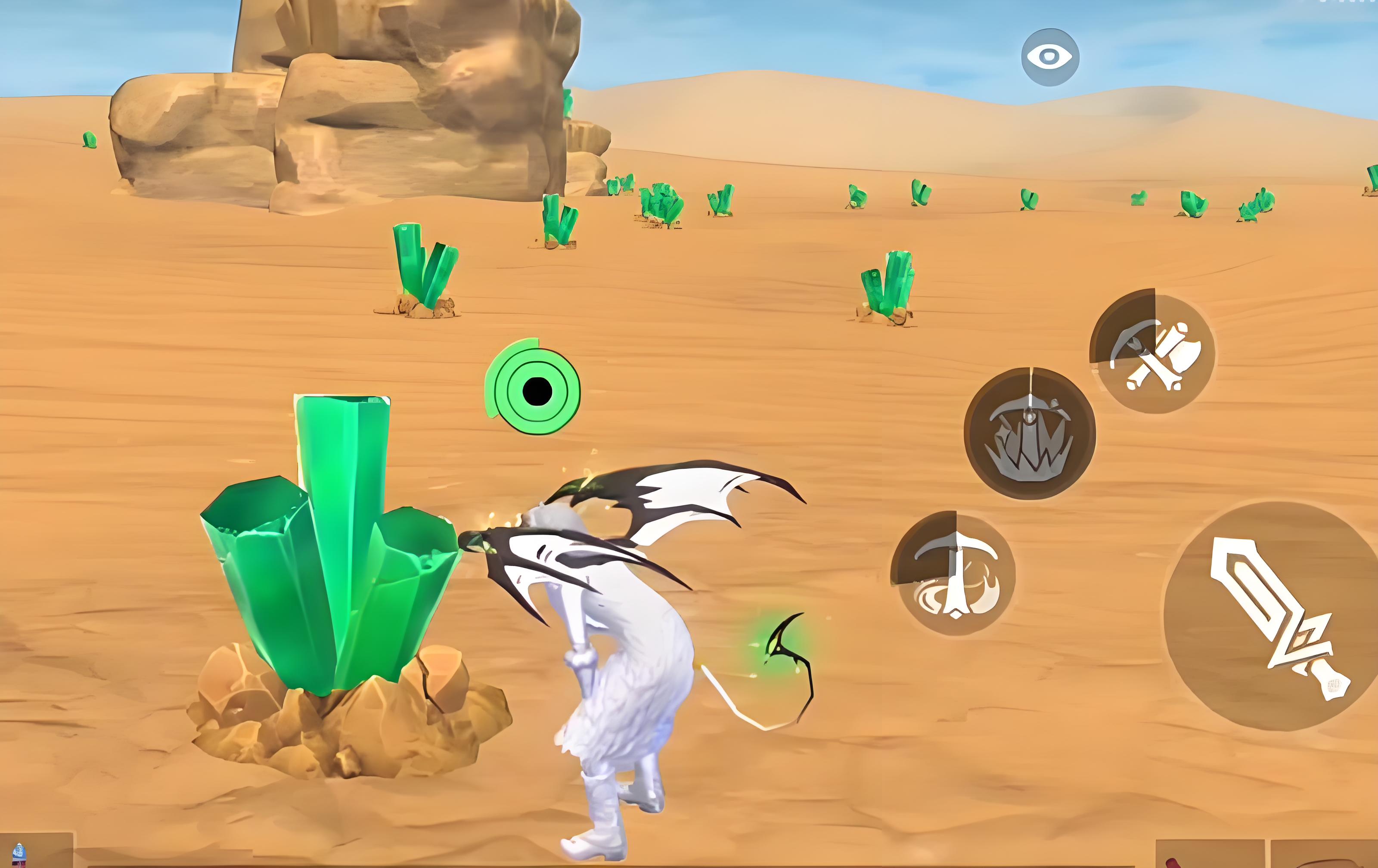The height and width of the screenshot is (868, 1378).
Task: Trigger the pickaxe whirlwind skill
Action: pos(953,573)
